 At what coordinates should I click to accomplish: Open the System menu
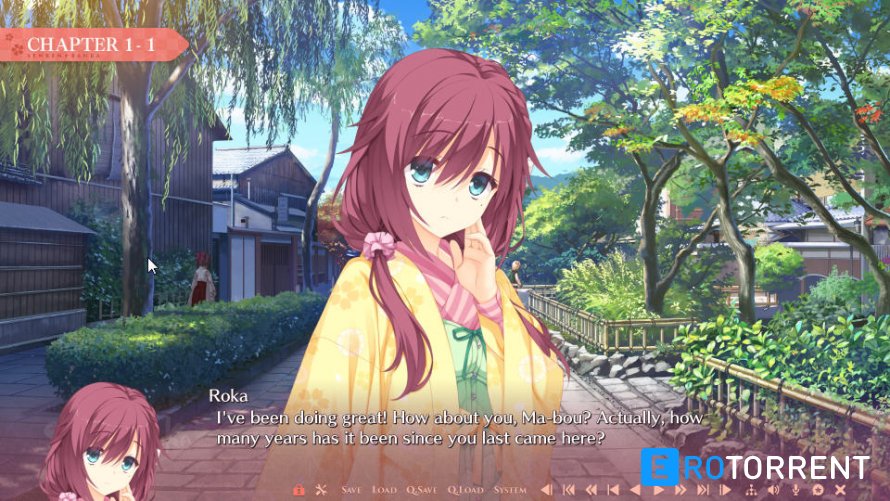(x=510, y=490)
